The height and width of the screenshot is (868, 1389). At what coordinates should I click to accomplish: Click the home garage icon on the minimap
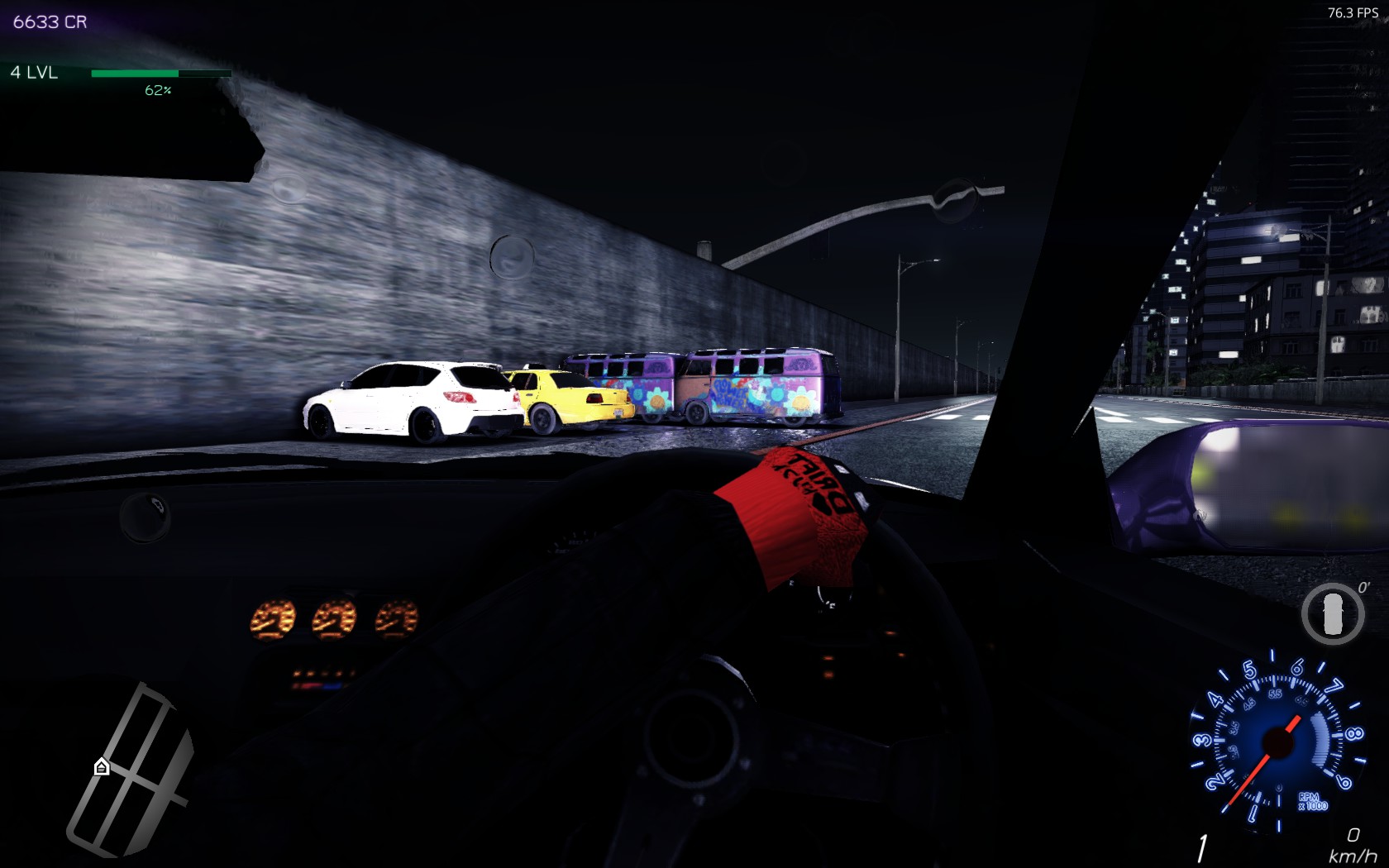click(100, 767)
